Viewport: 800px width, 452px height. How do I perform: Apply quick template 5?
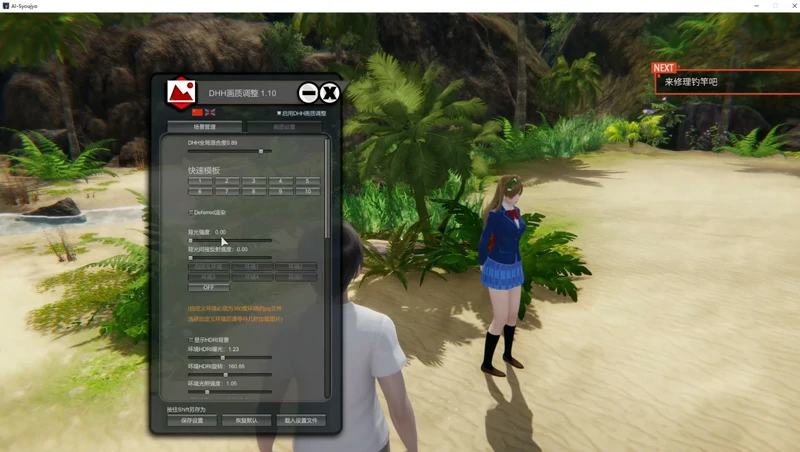[x=305, y=181]
